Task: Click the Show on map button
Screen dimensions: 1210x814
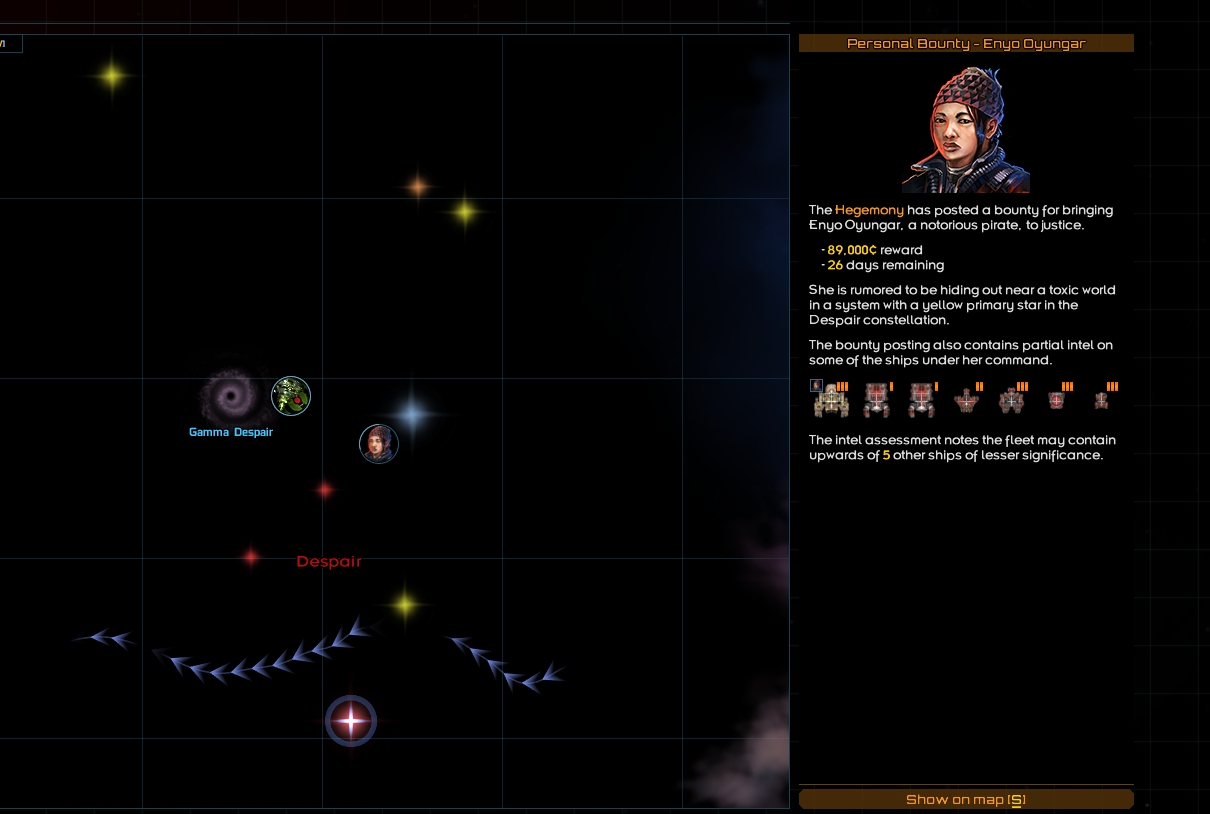Action: (966, 799)
